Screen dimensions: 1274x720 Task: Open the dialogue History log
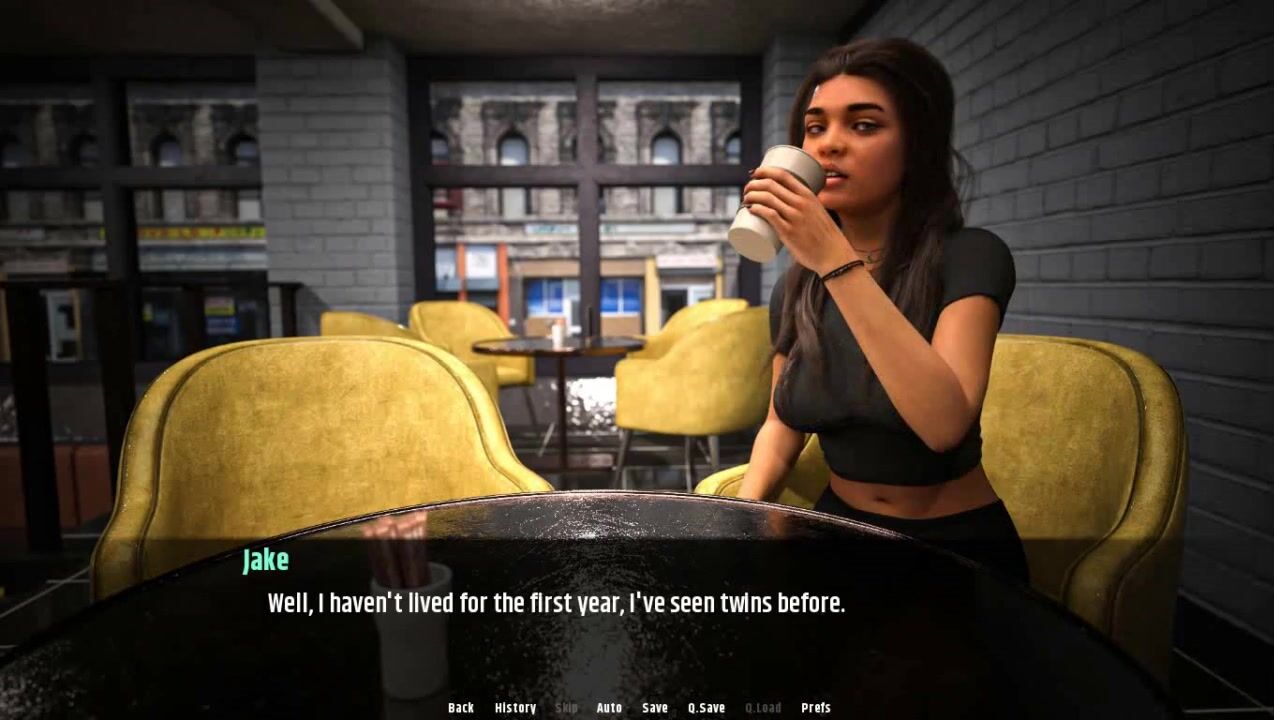click(x=515, y=708)
